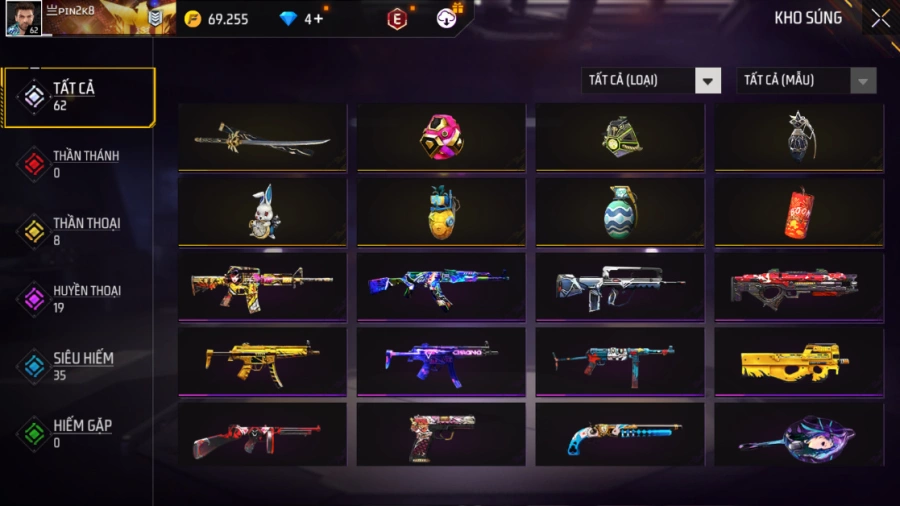The image size is (900, 506).
Task: Pick the anime girl pan skin
Action: coord(799,435)
